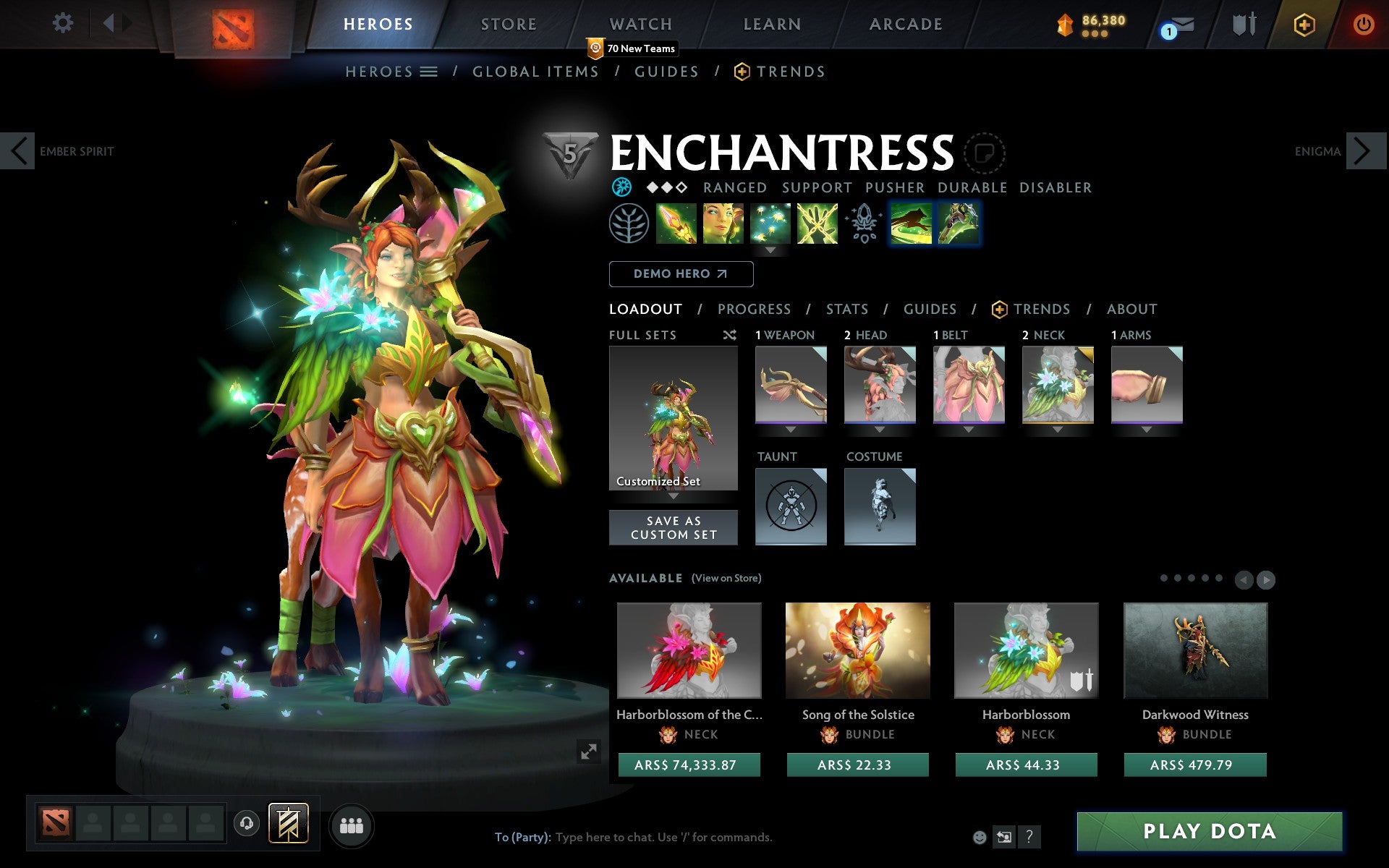
Task: Click the armory swords icon in top bar
Action: [1242, 24]
